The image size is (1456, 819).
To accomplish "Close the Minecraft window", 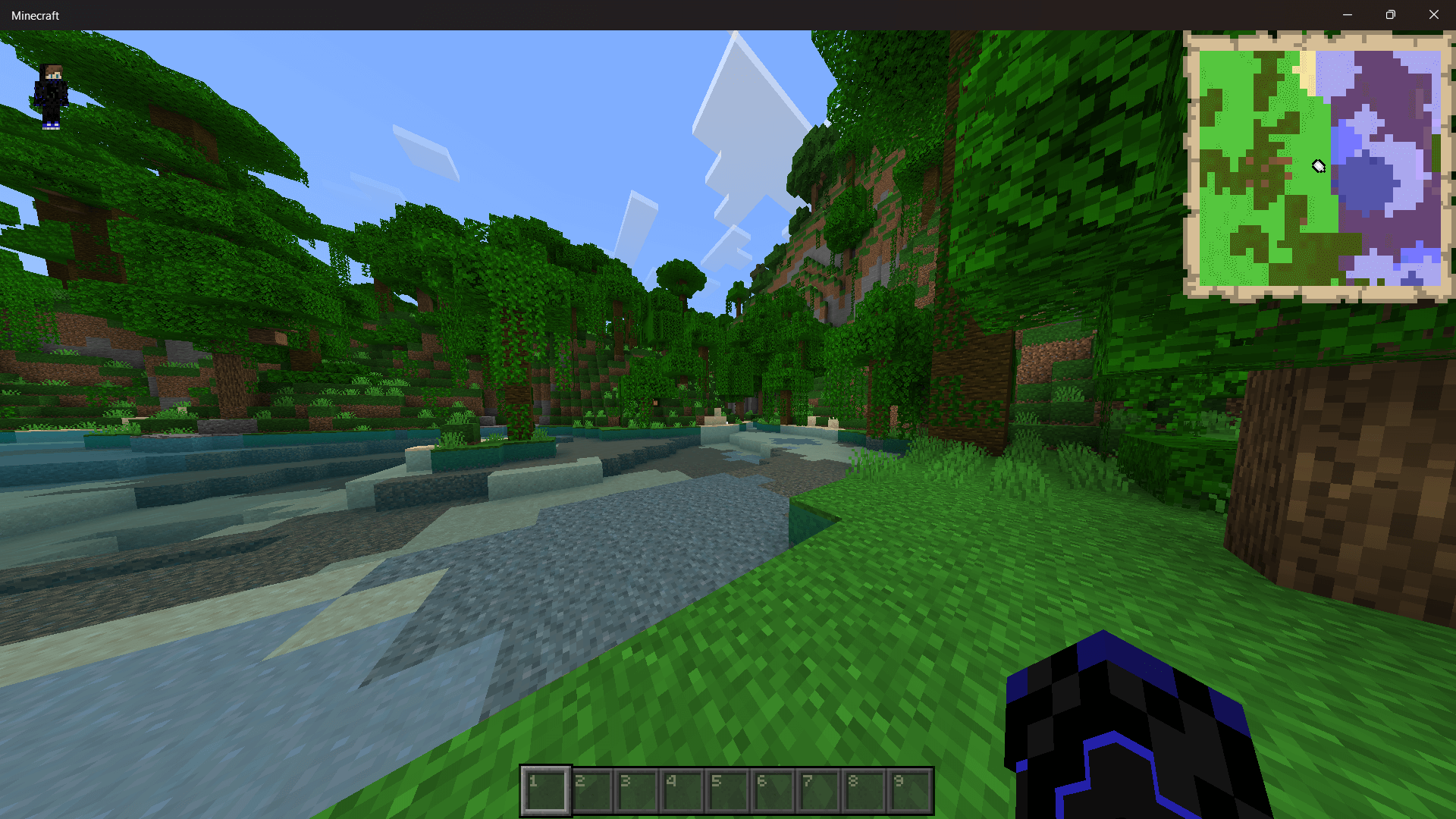I will pos(1434,14).
